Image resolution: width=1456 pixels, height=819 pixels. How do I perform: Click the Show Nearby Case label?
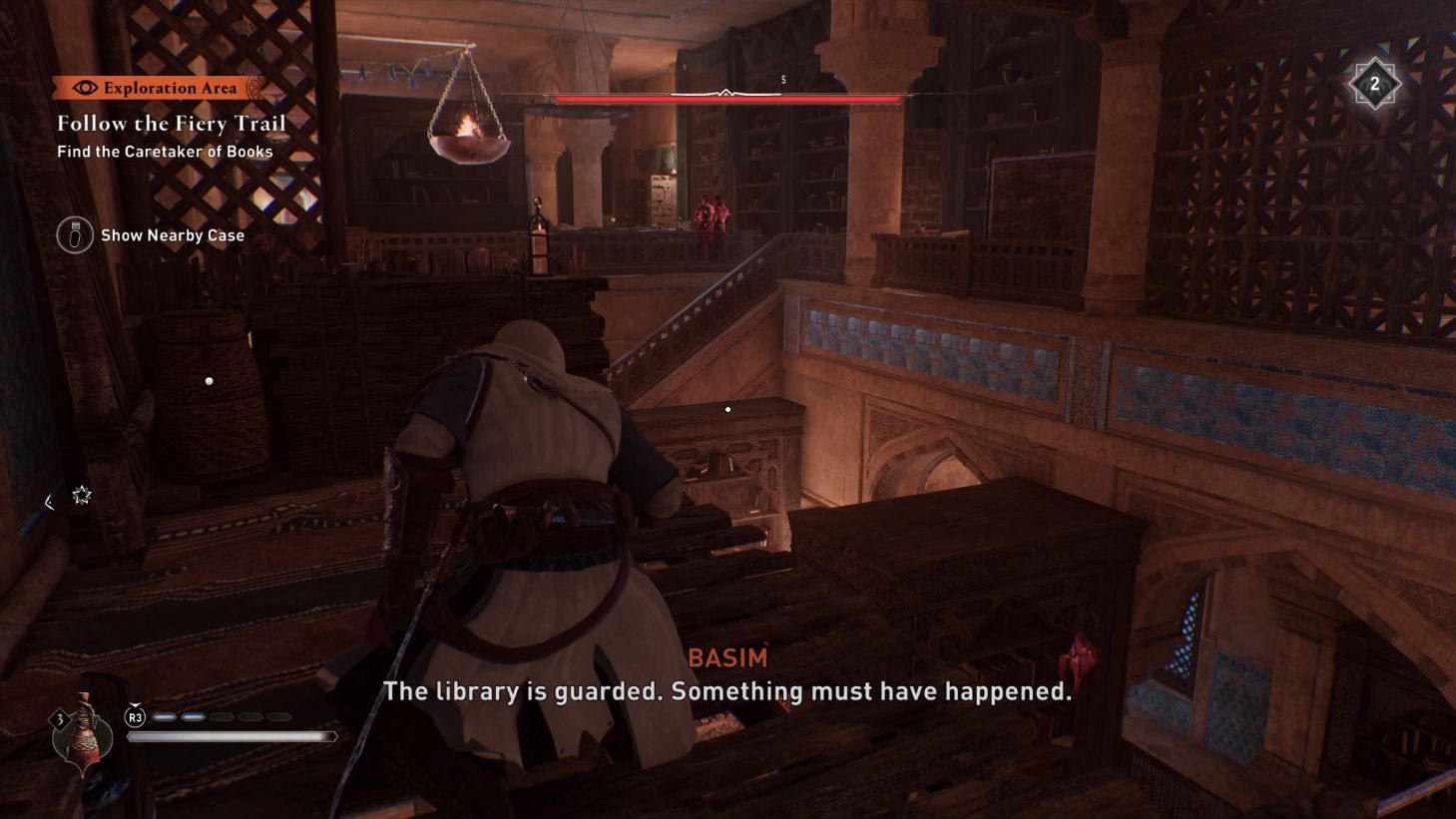(171, 235)
